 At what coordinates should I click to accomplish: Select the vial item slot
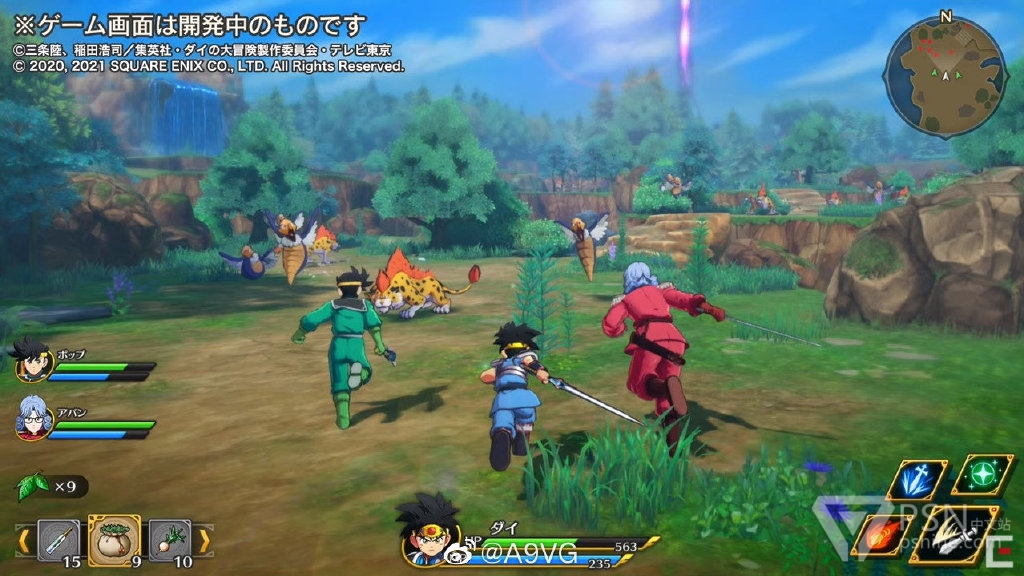coord(58,540)
